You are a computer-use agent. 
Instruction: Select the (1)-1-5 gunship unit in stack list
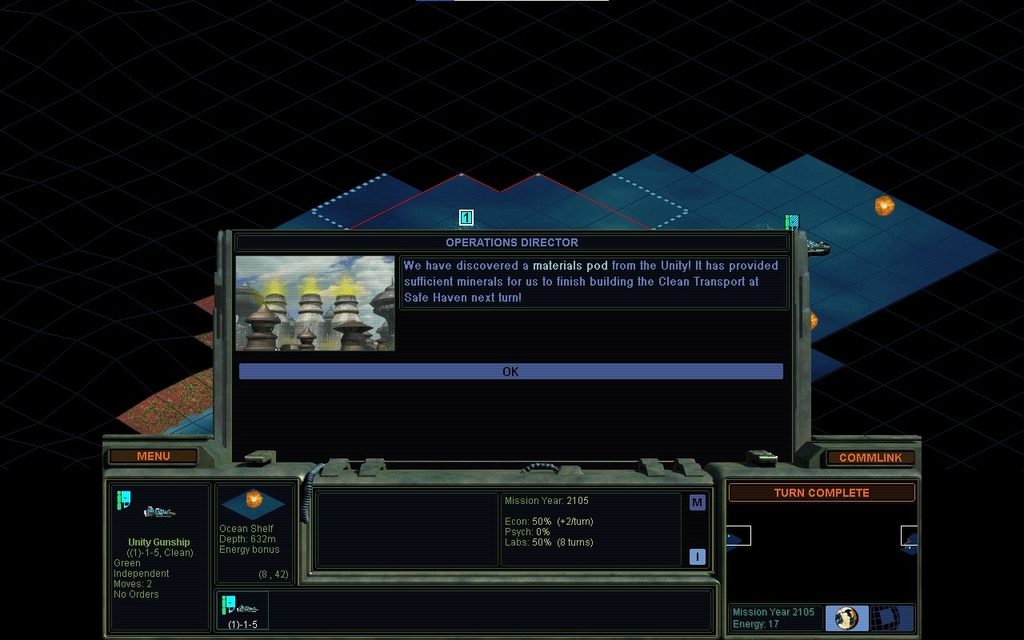tap(242, 610)
